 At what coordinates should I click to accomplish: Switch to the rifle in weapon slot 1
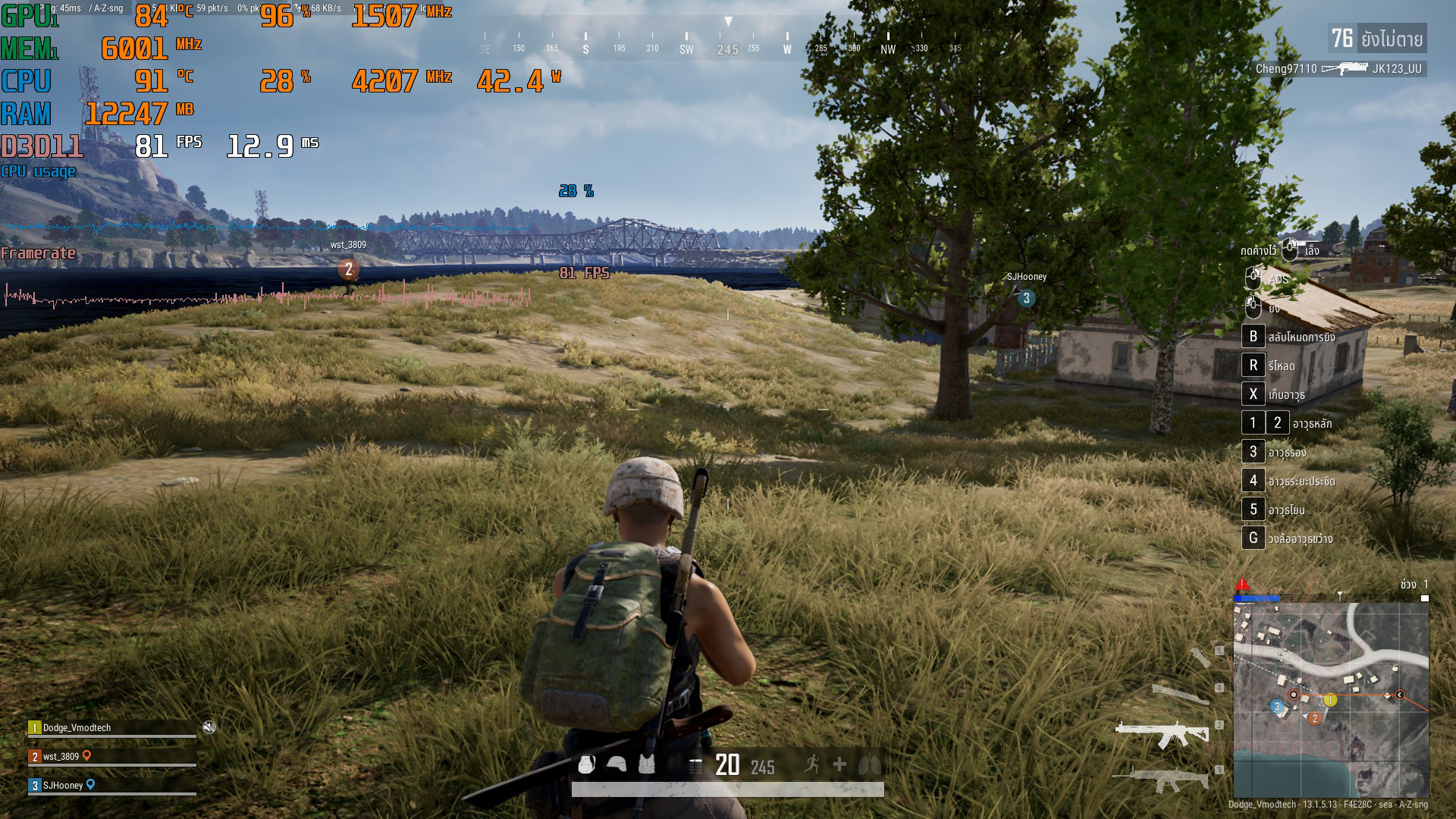[x=1161, y=777]
